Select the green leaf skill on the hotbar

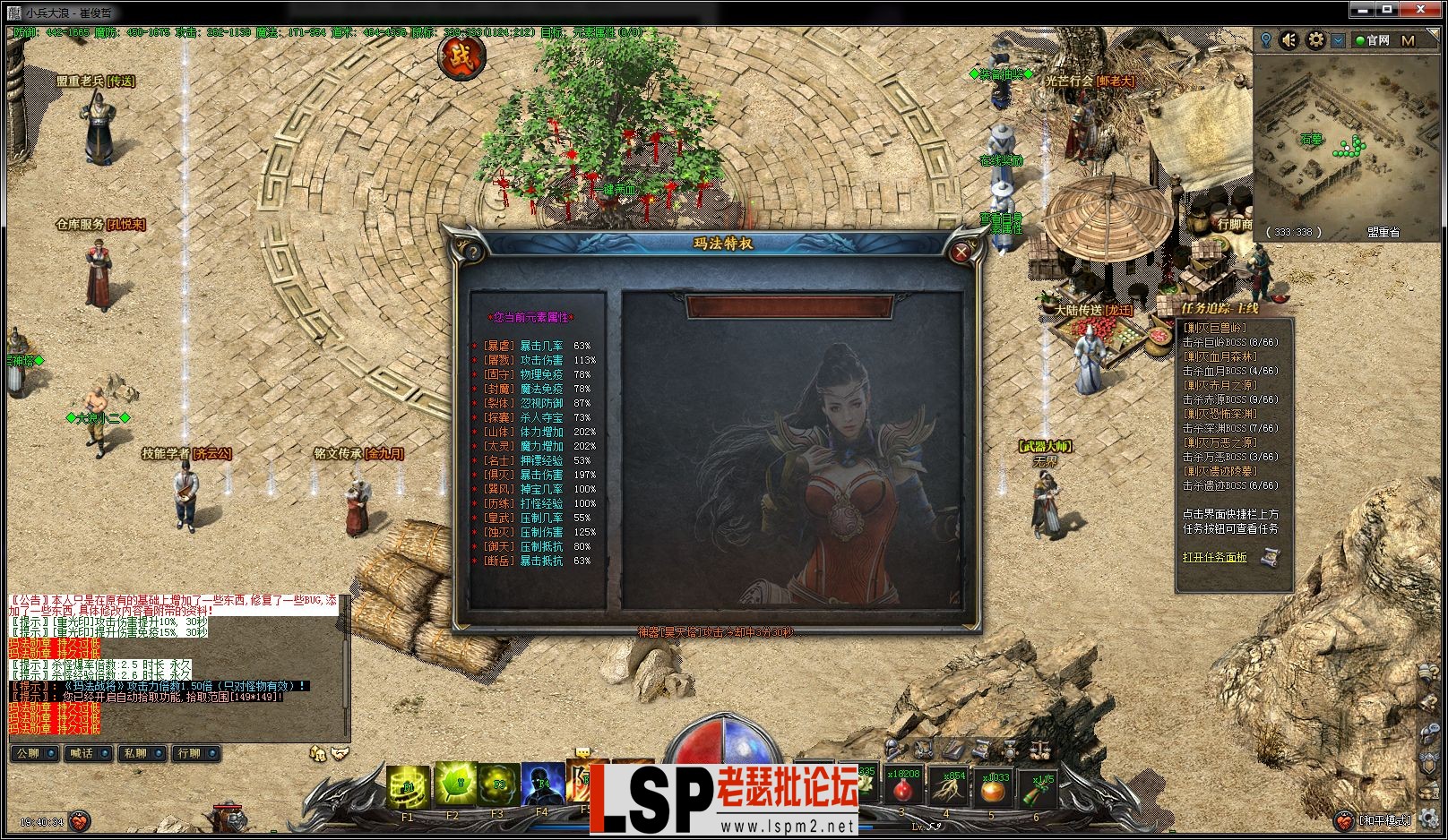pos(456,784)
